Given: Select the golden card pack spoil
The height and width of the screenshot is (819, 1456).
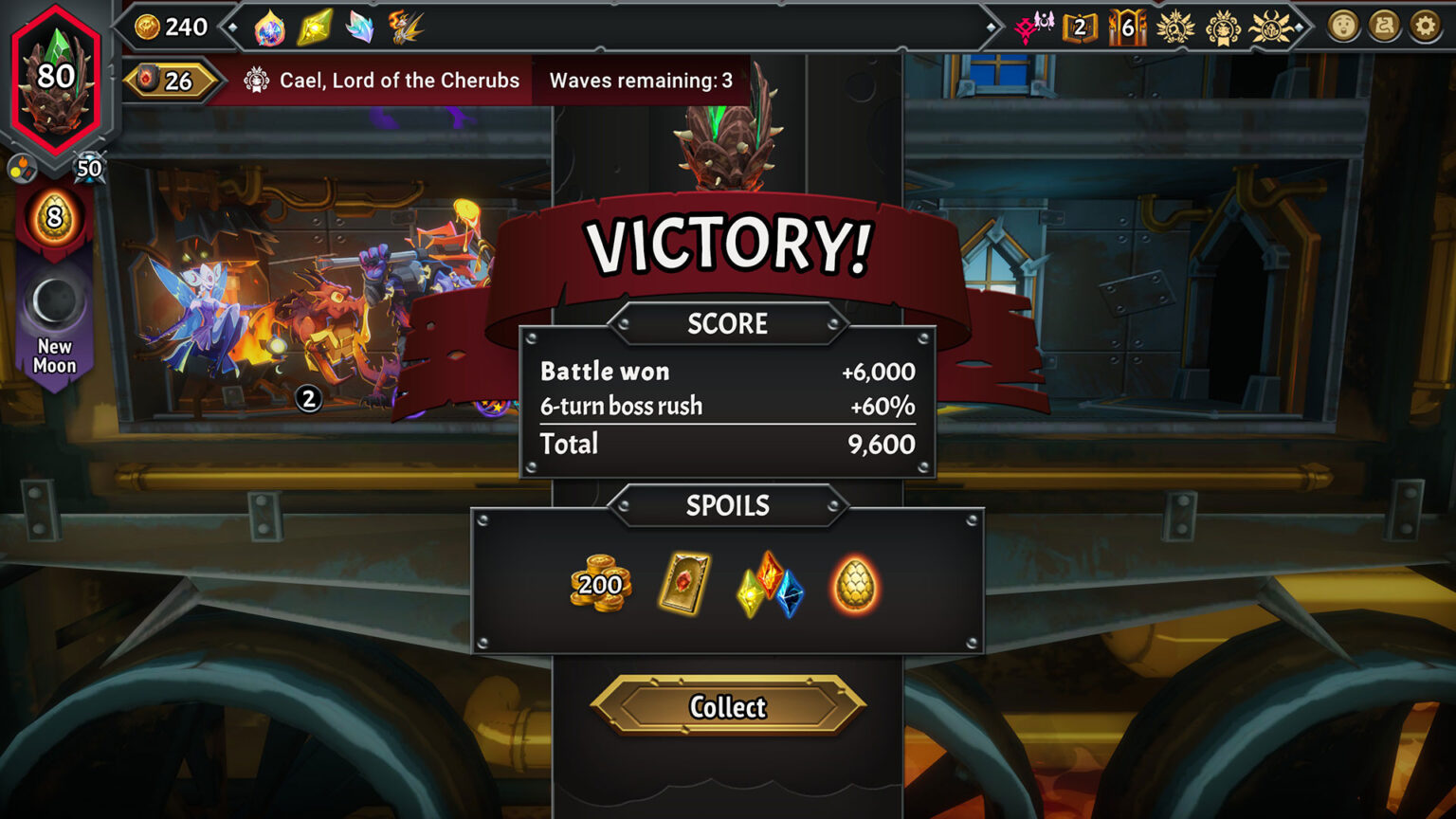Looking at the screenshot, I should click(x=683, y=584).
